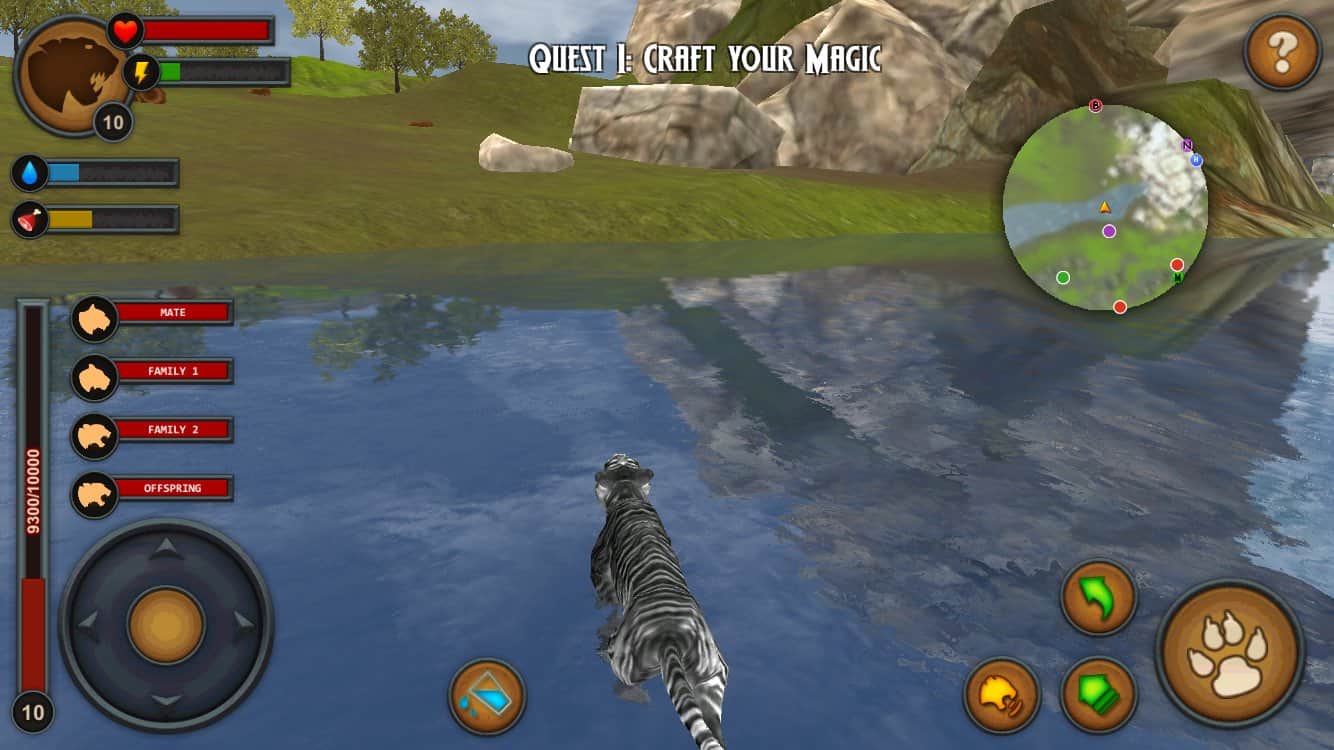Use the green chevron dash button
Screen dimensions: 1334x750
(x=1098, y=694)
